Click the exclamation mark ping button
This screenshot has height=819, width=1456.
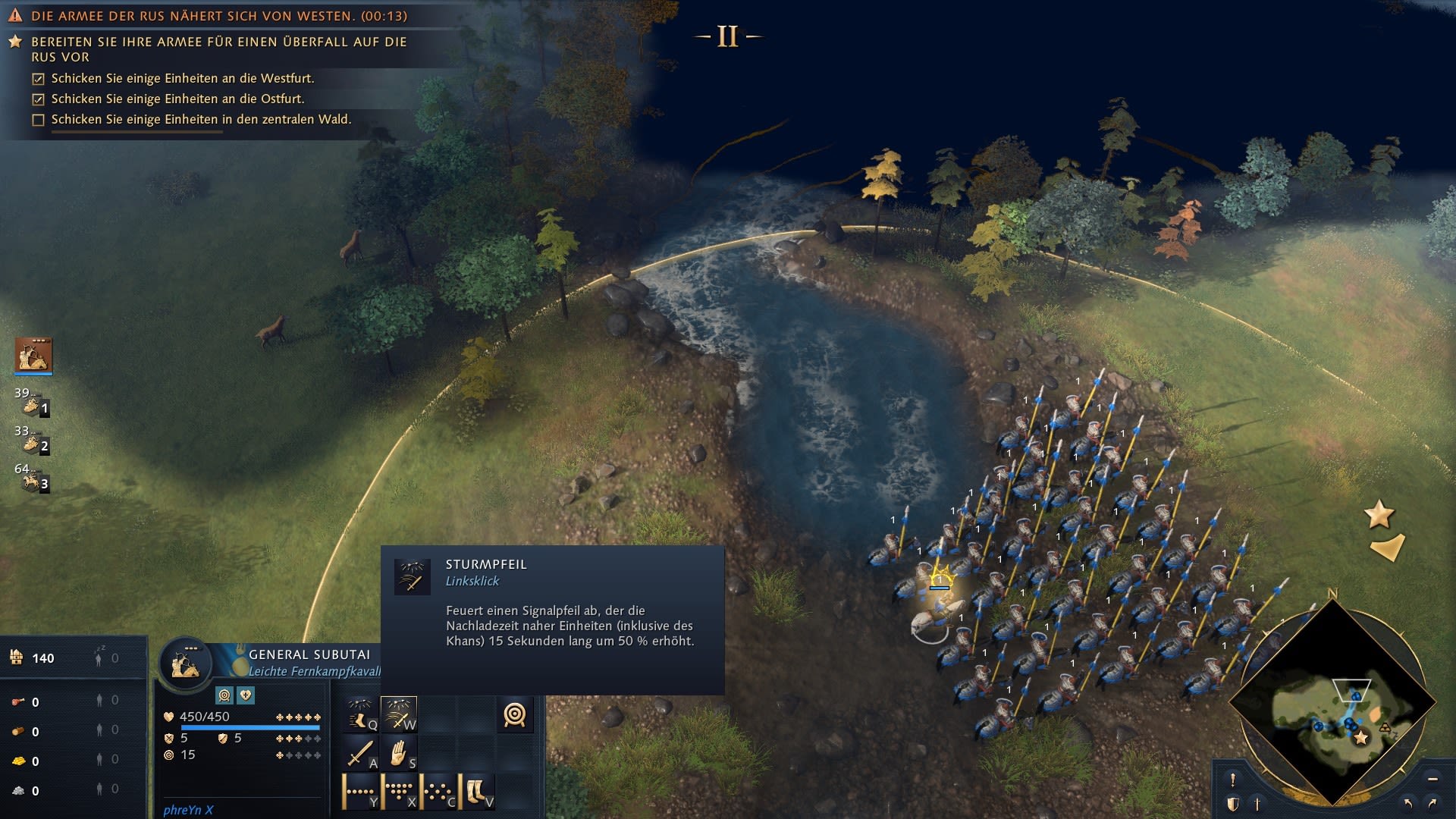click(1233, 780)
